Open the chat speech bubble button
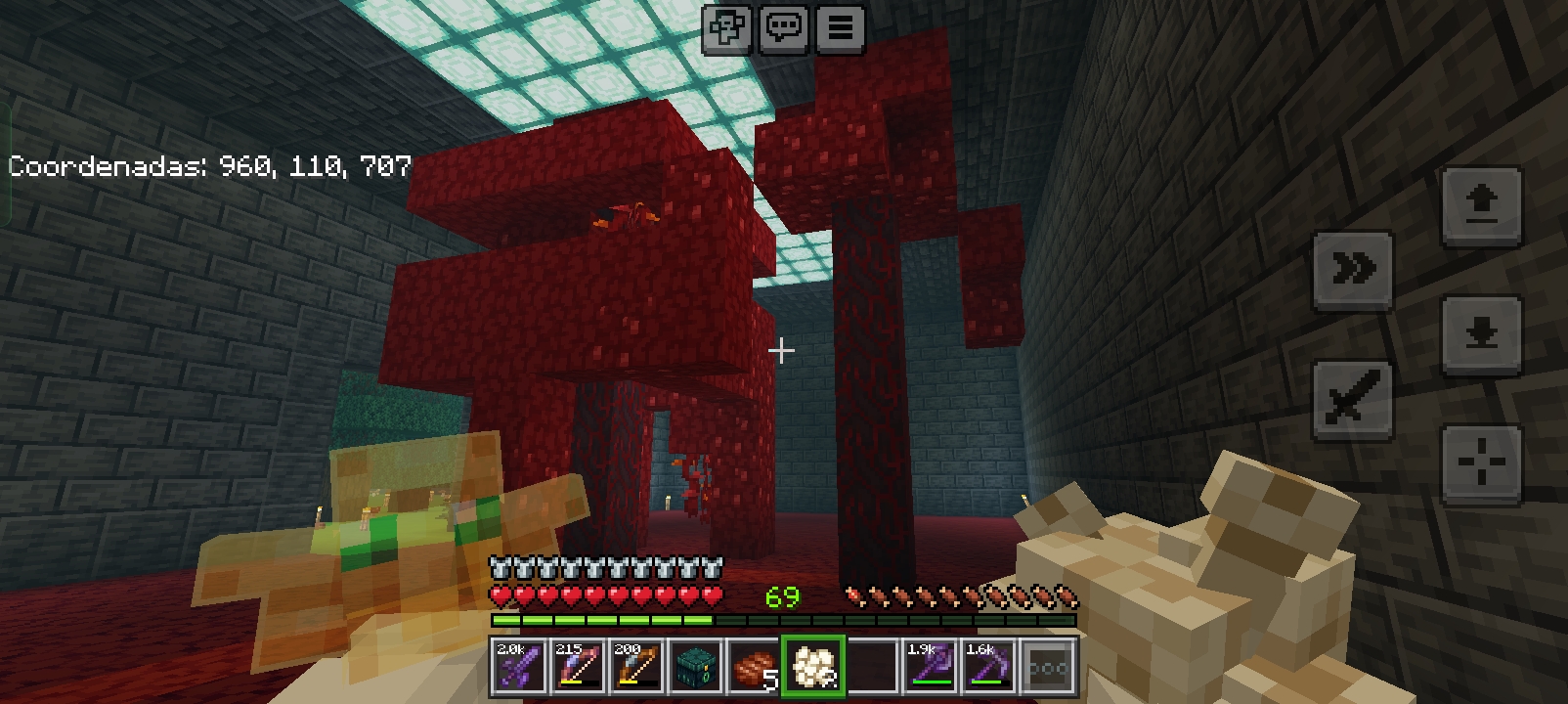The width and height of the screenshot is (1568, 704). [x=784, y=27]
